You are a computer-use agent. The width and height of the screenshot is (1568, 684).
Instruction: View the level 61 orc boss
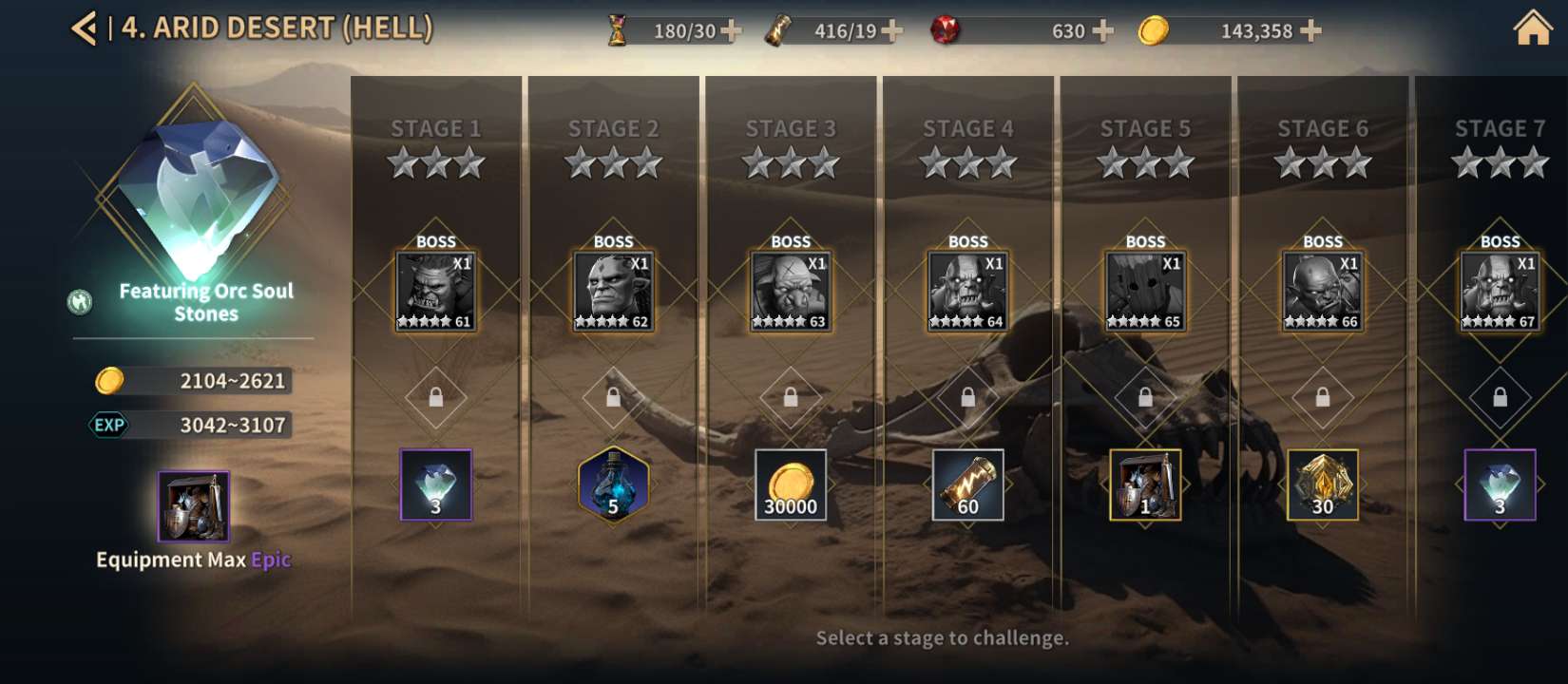click(436, 291)
